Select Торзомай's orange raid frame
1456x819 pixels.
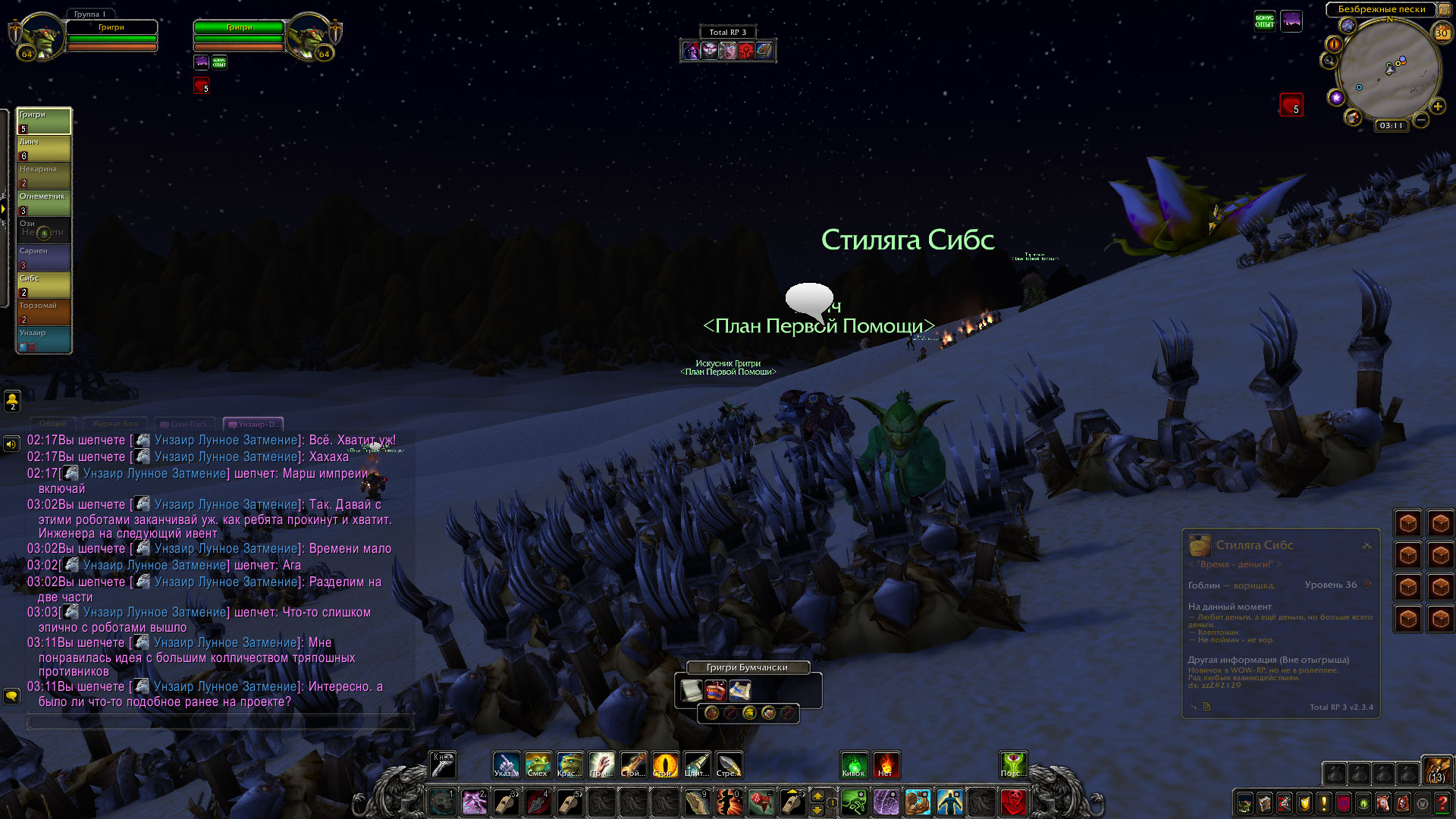pos(44,312)
